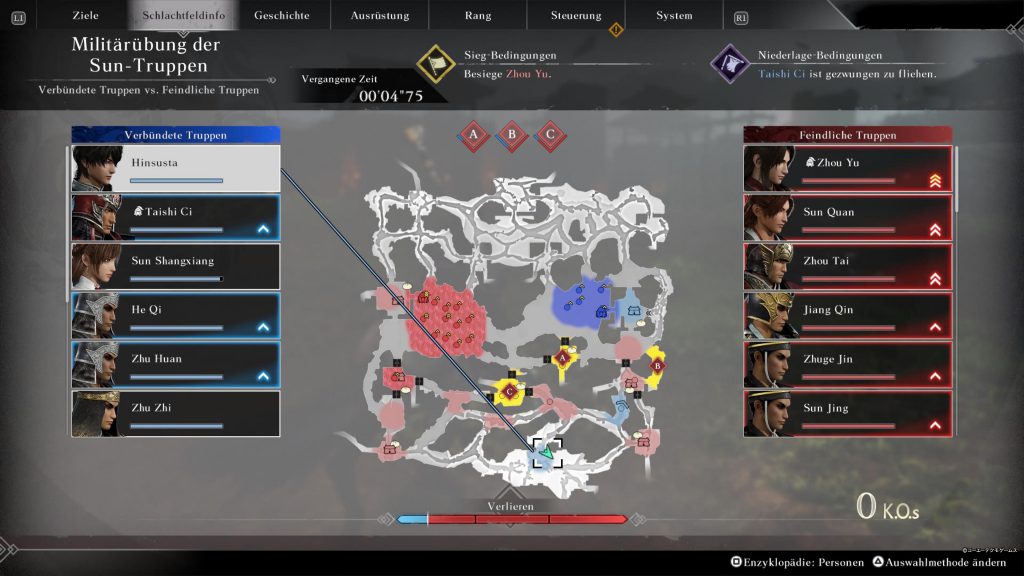Screen dimensions: 1024x576
Task: Select Taishi Ci in allied troops list
Action: (176, 218)
